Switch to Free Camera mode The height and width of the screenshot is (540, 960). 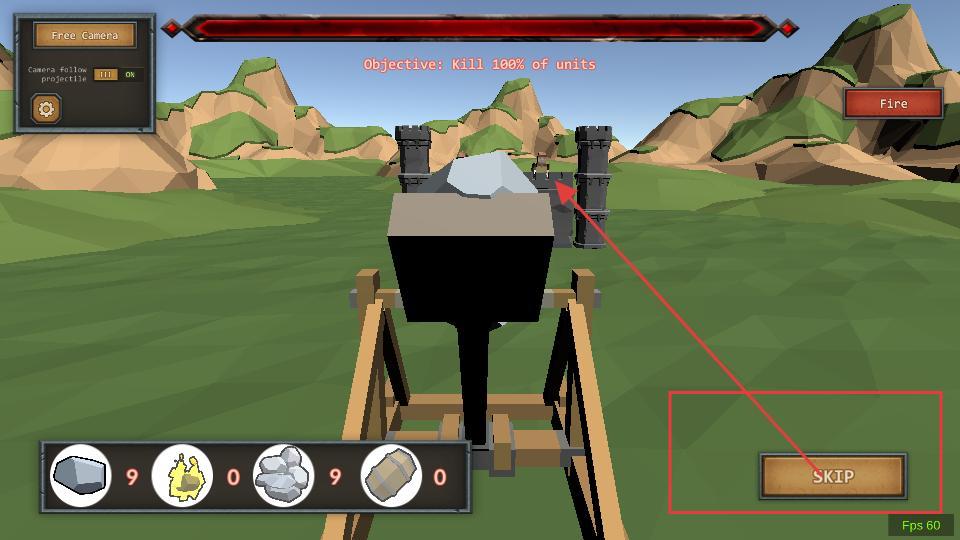85,35
